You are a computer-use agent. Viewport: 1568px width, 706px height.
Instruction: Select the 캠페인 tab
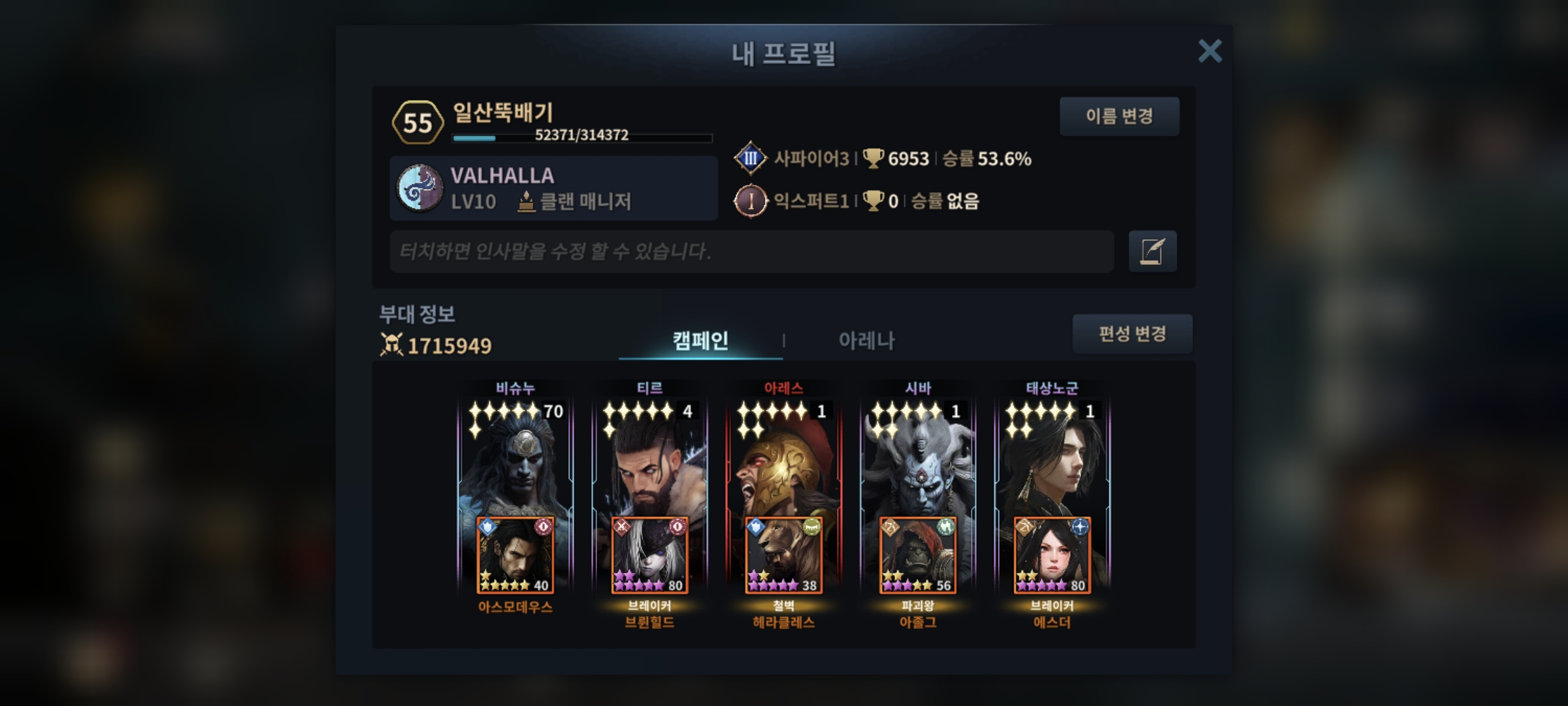pos(700,341)
